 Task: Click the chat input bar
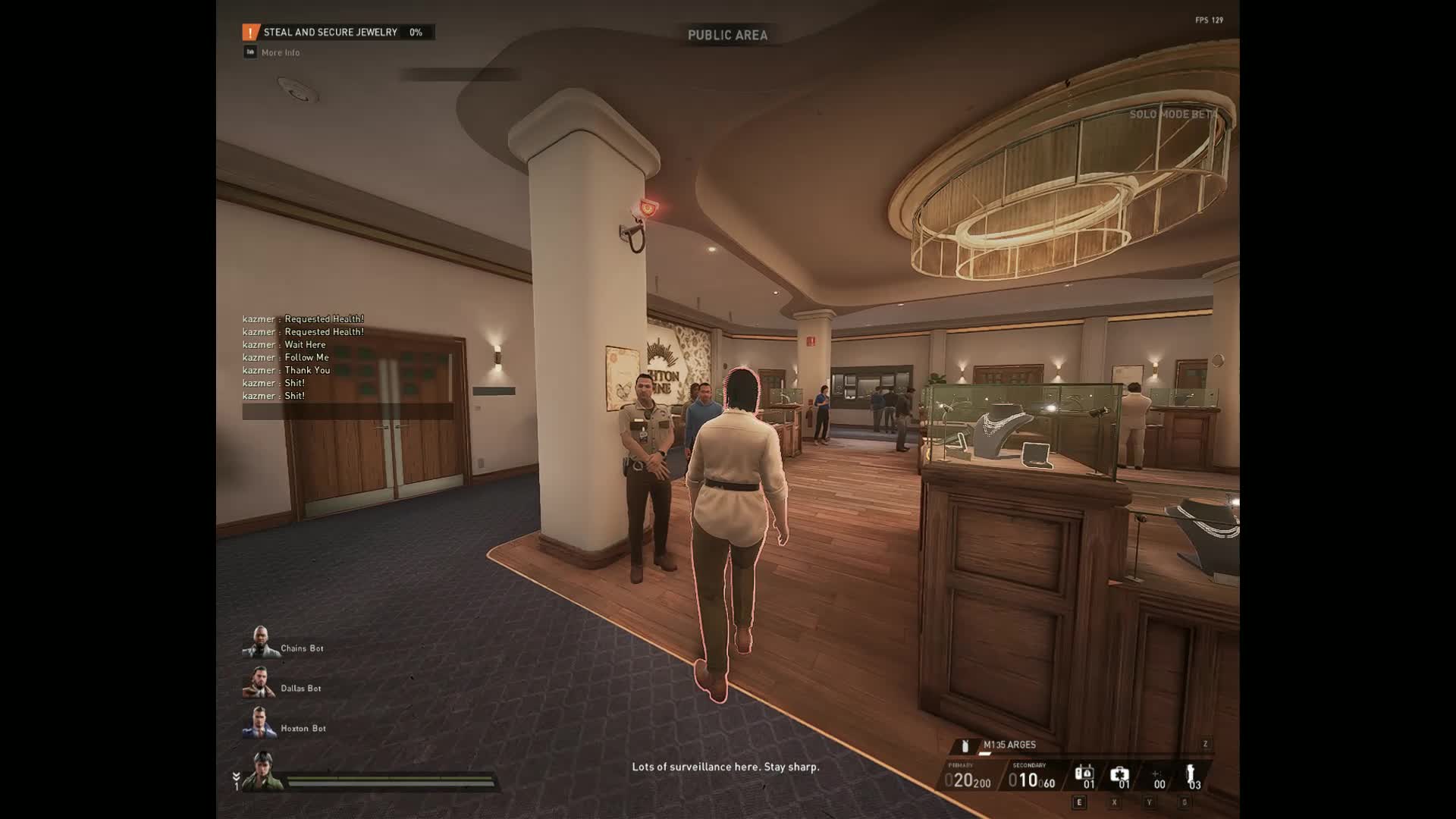tap(347, 412)
